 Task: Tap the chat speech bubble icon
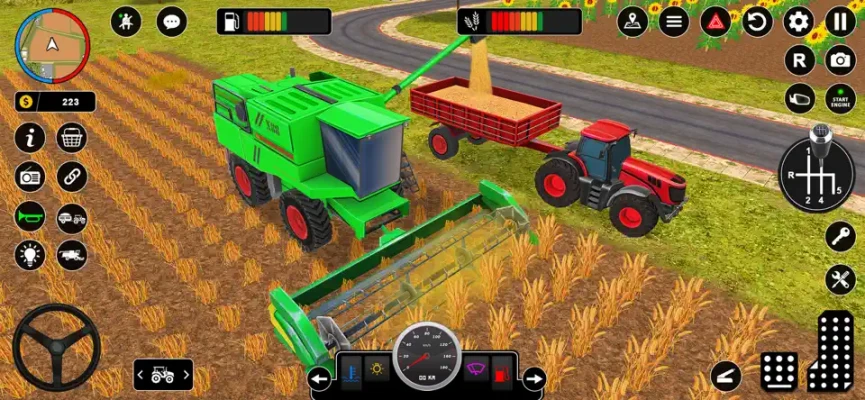(172, 21)
